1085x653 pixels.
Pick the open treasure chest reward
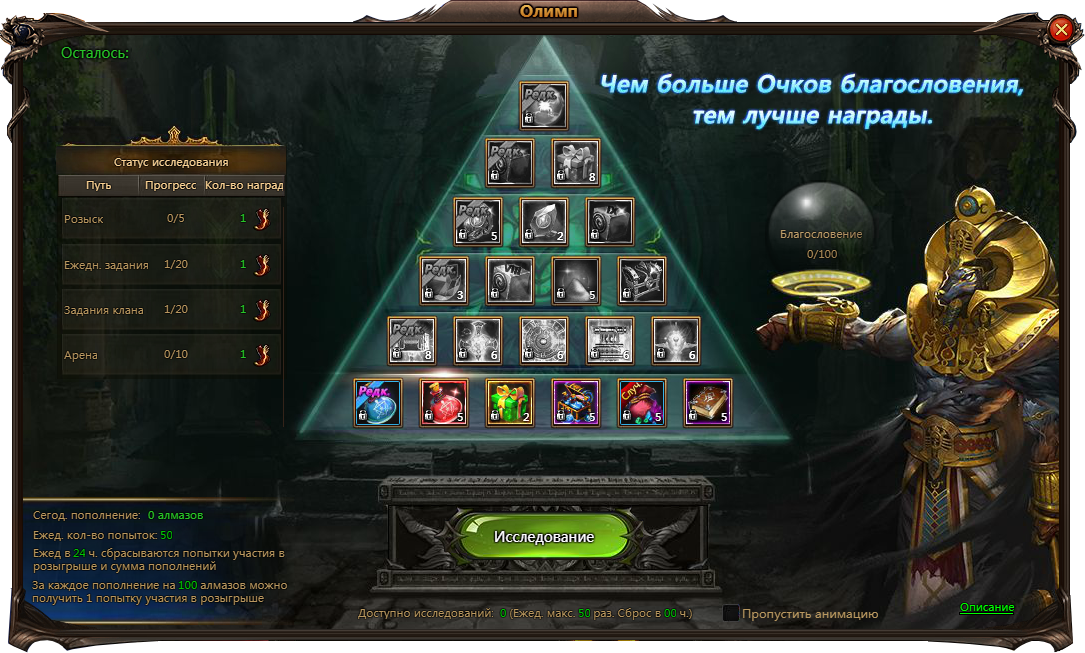click(576, 403)
